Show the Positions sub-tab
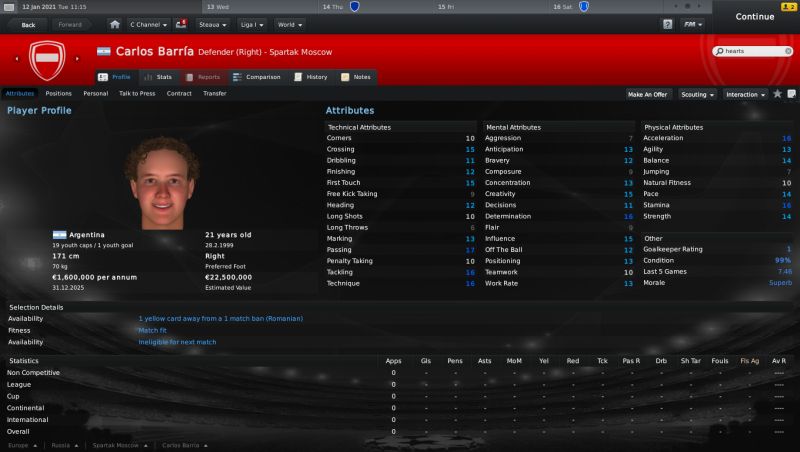The height and width of the screenshot is (452, 800). click(x=58, y=93)
